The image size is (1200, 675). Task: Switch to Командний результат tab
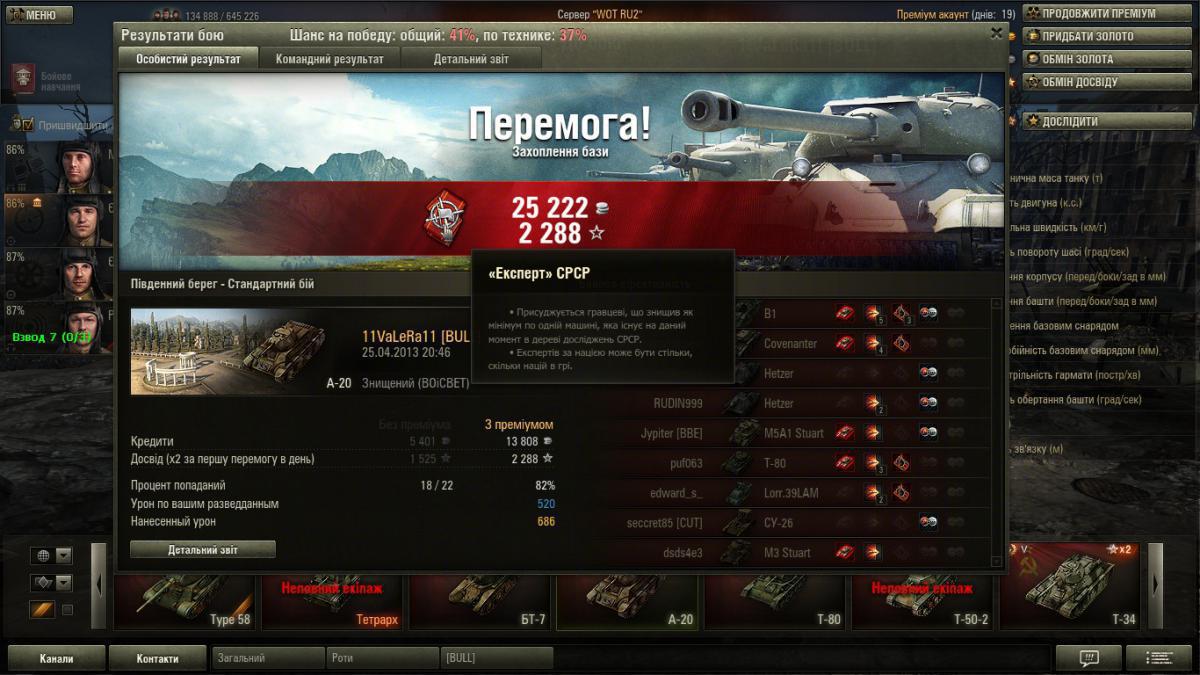point(329,59)
